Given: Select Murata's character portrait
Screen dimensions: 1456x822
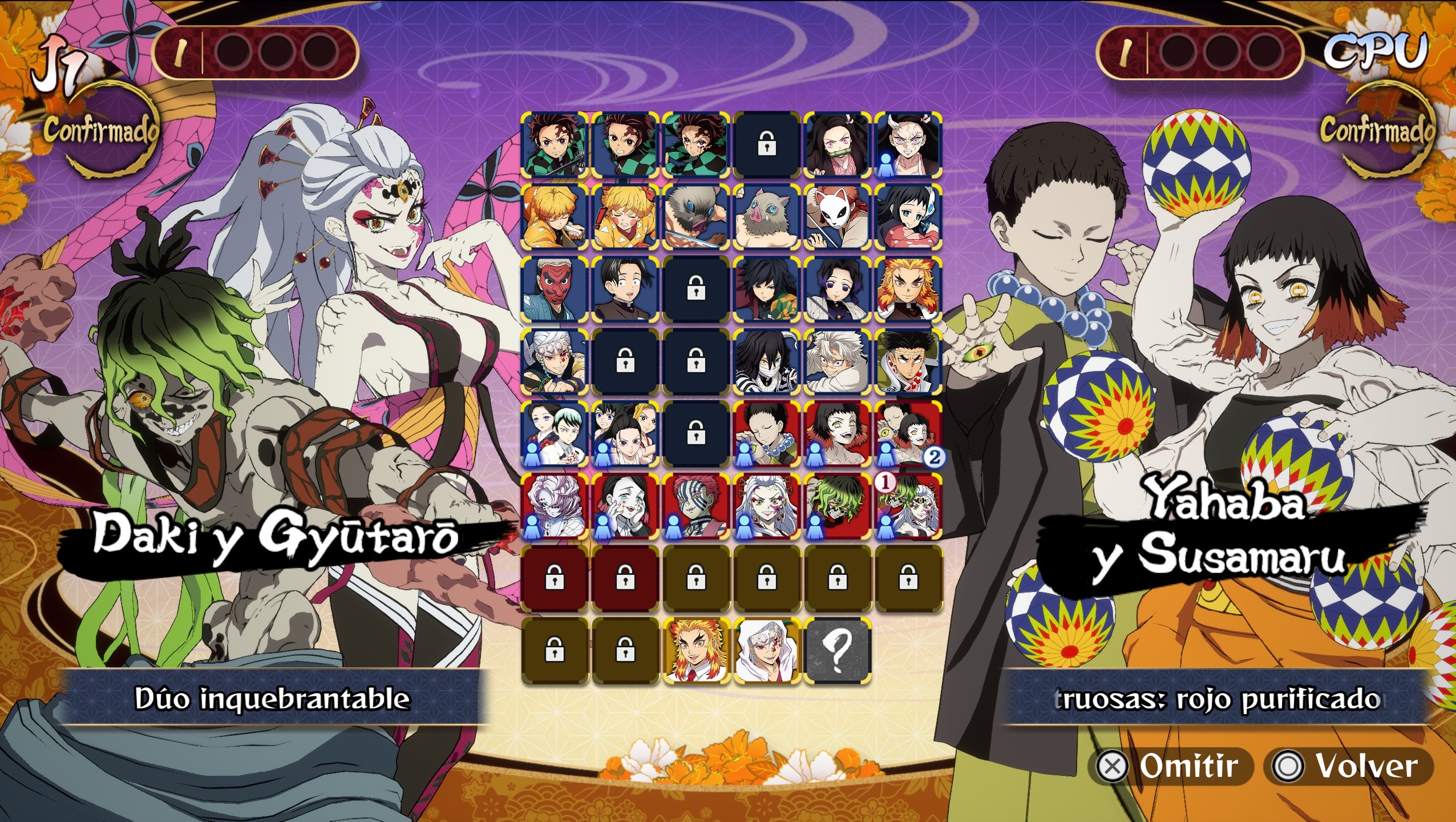Looking at the screenshot, I should tap(625, 289).
